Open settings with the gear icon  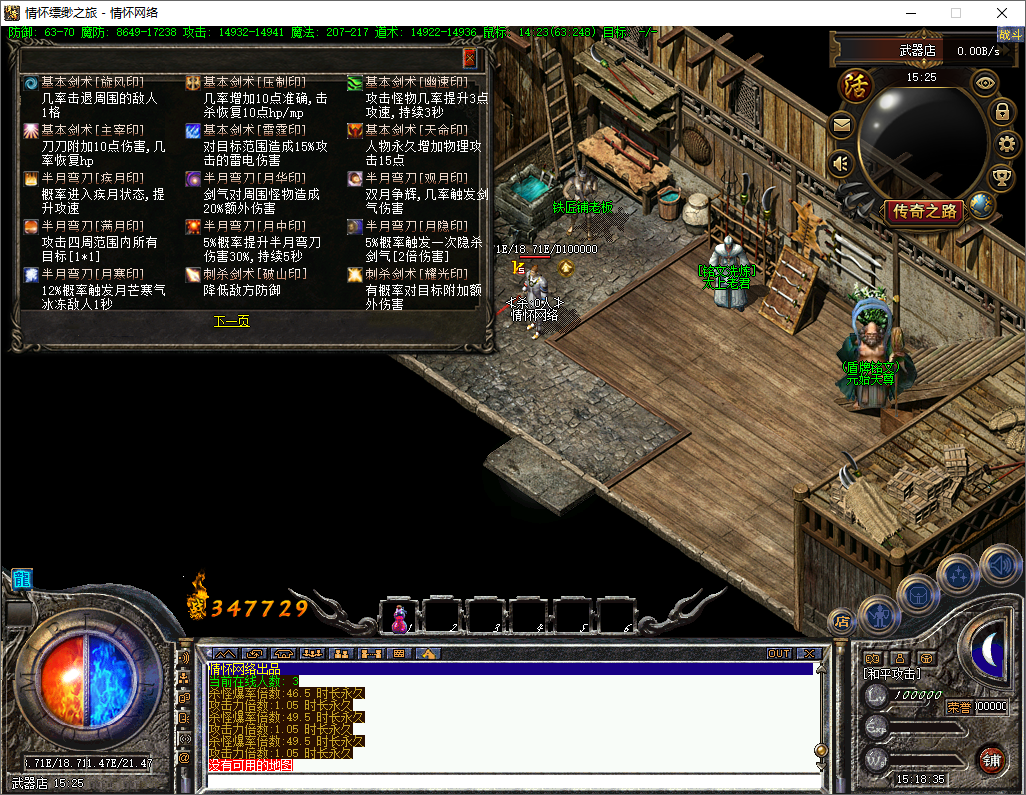[1006, 144]
